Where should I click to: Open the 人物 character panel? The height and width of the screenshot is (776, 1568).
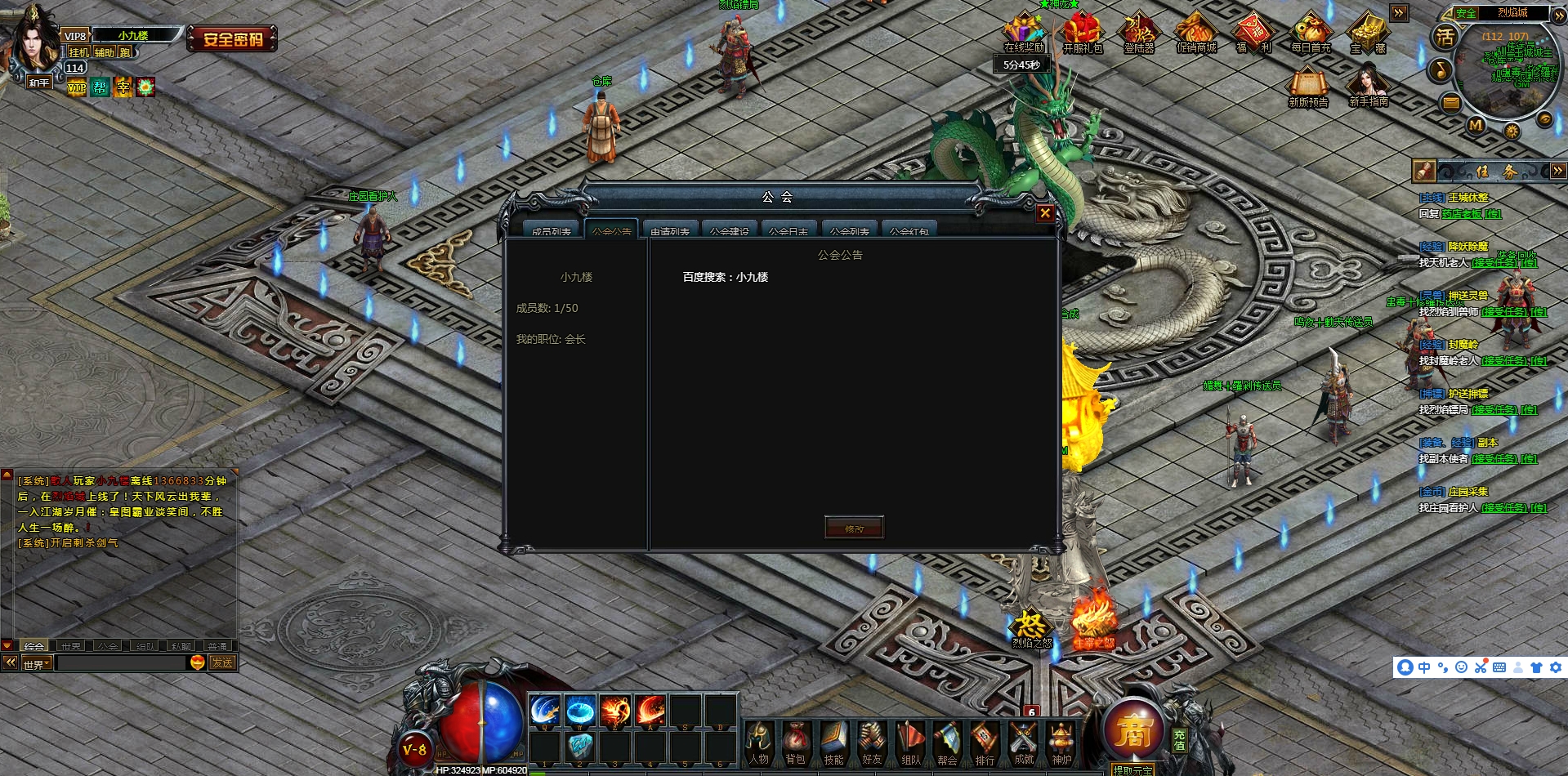coord(758,742)
